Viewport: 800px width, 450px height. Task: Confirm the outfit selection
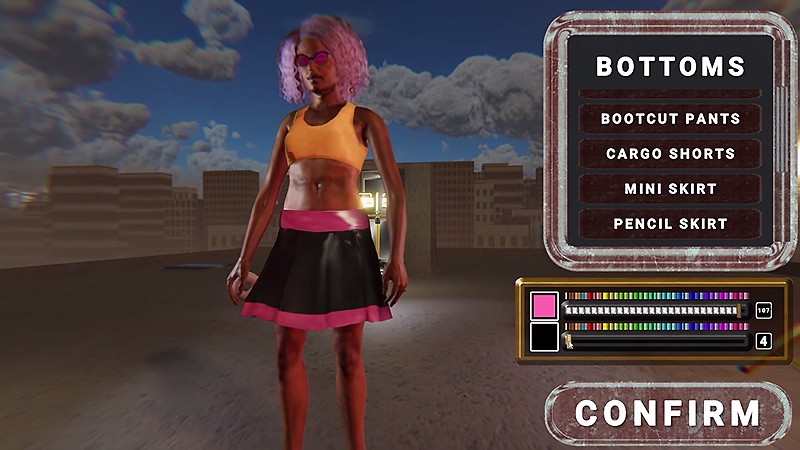pos(668,413)
